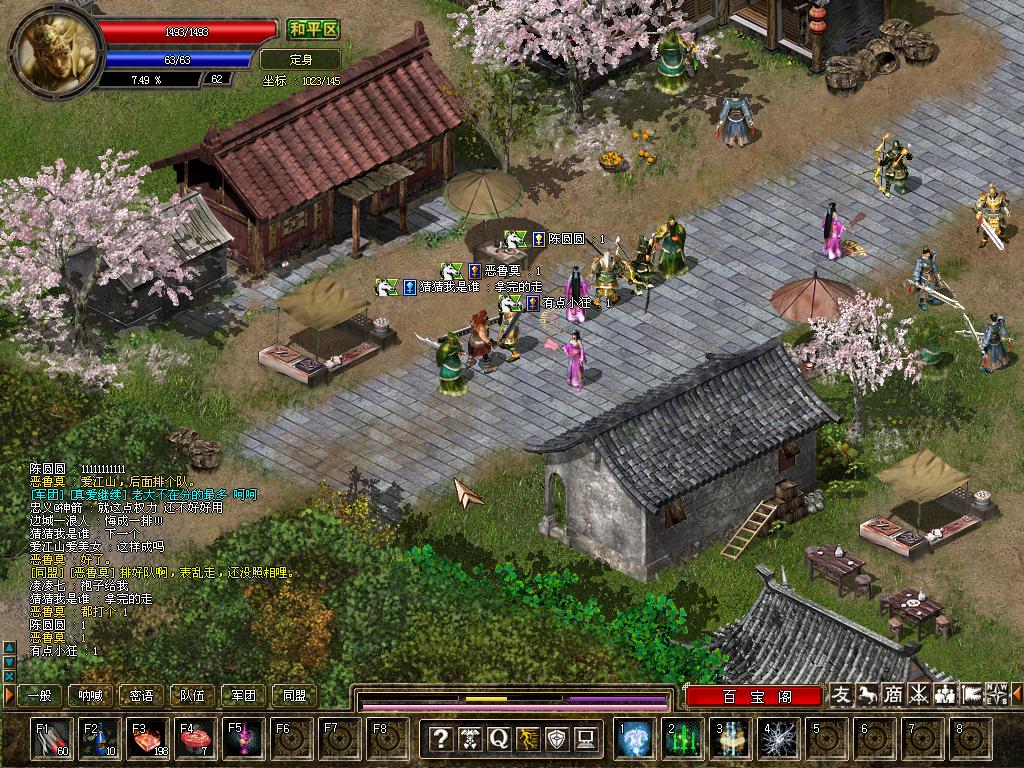
Task: Switch to the 一般 chat channel
Action: click(x=40, y=695)
